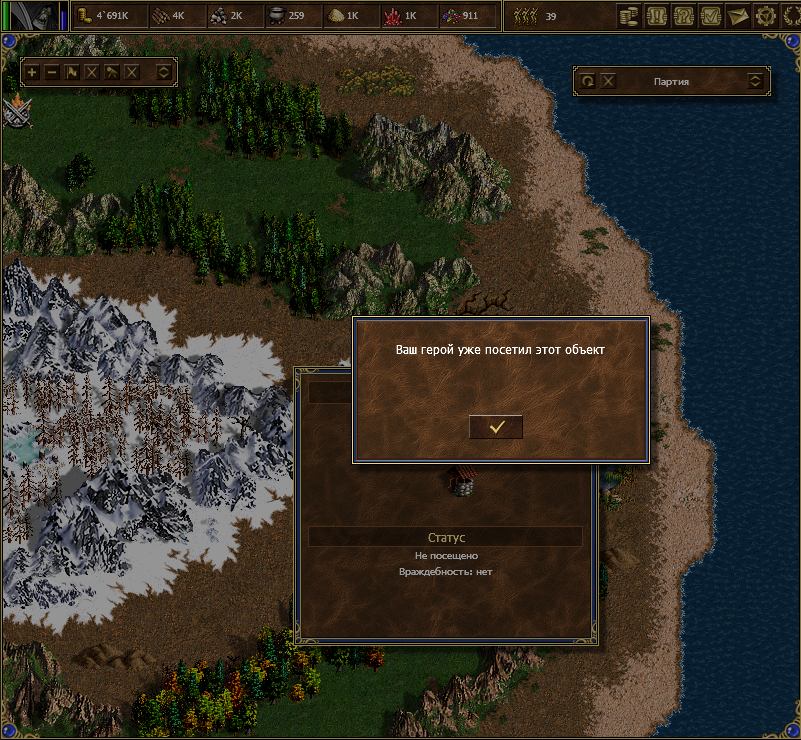The image size is (801, 740).
Task: Open the coin stacks treasury icon
Action: pos(630,15)
